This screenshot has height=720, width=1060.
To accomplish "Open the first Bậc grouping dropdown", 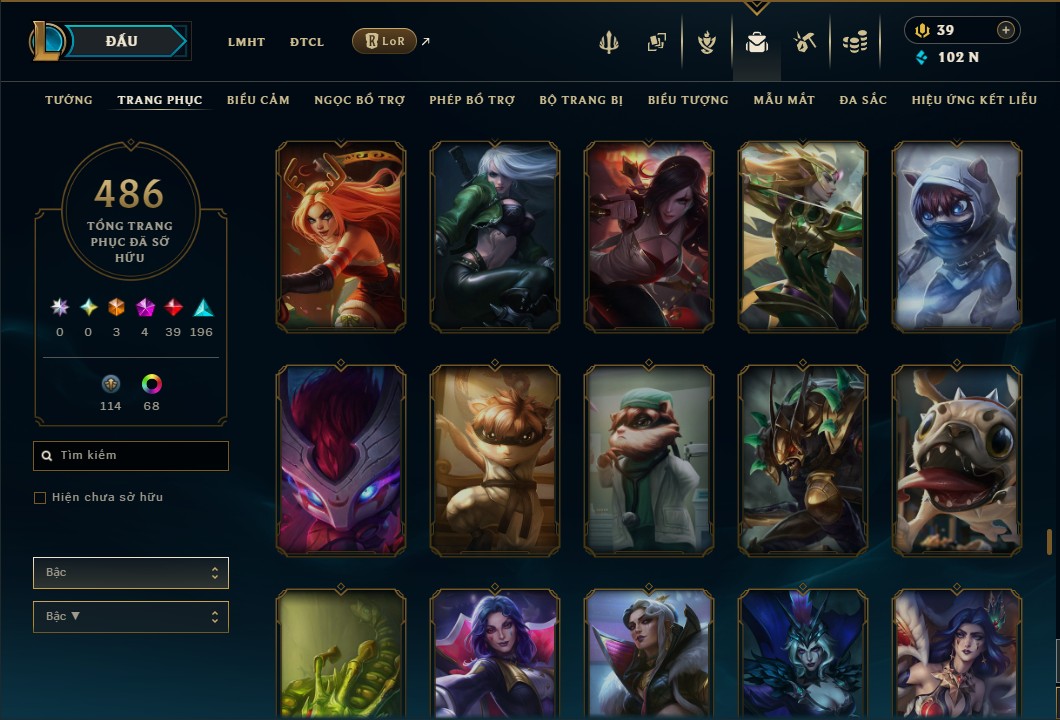I will (131, 573).
